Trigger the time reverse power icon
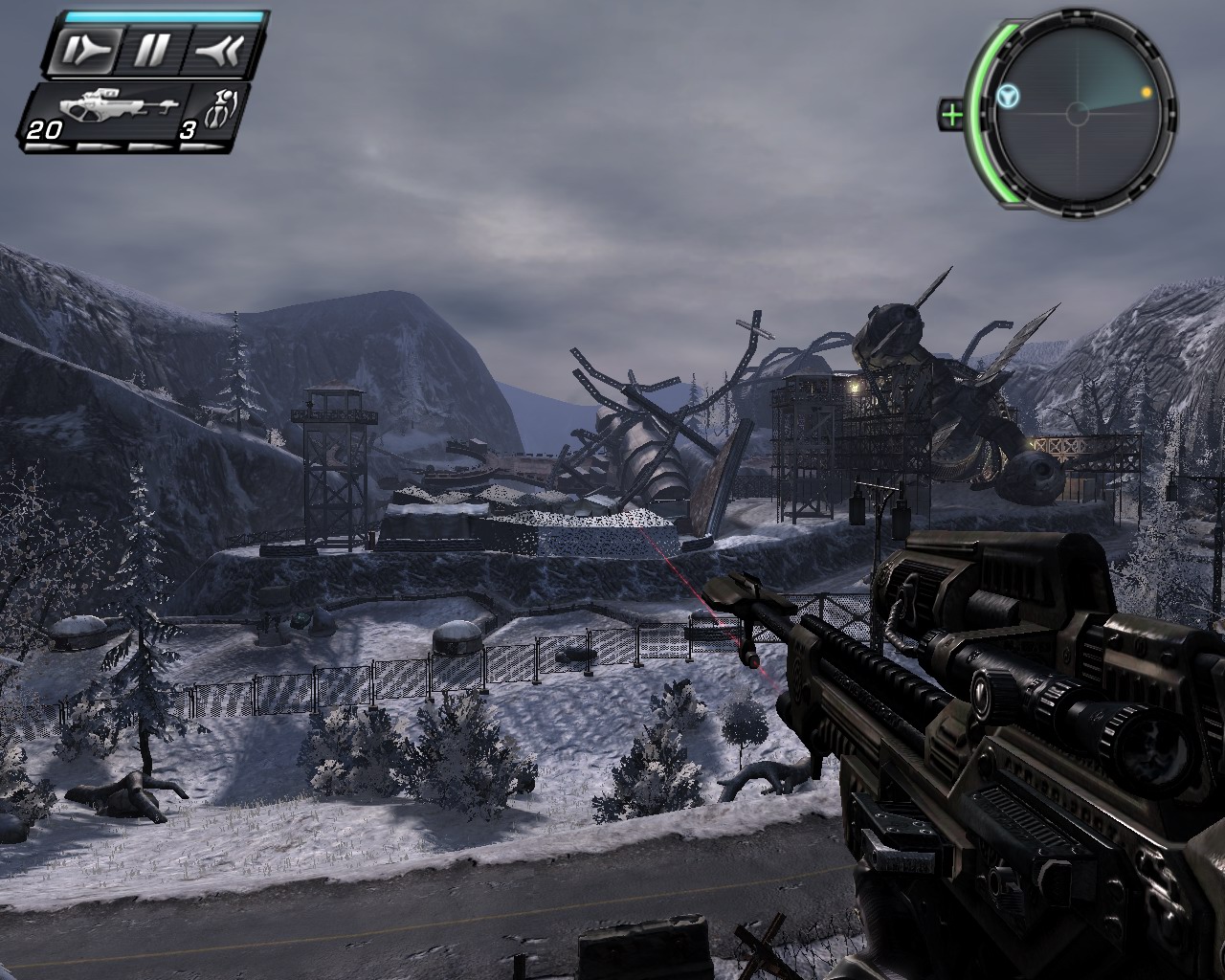 pyautogui.click(x=222, y=49)
